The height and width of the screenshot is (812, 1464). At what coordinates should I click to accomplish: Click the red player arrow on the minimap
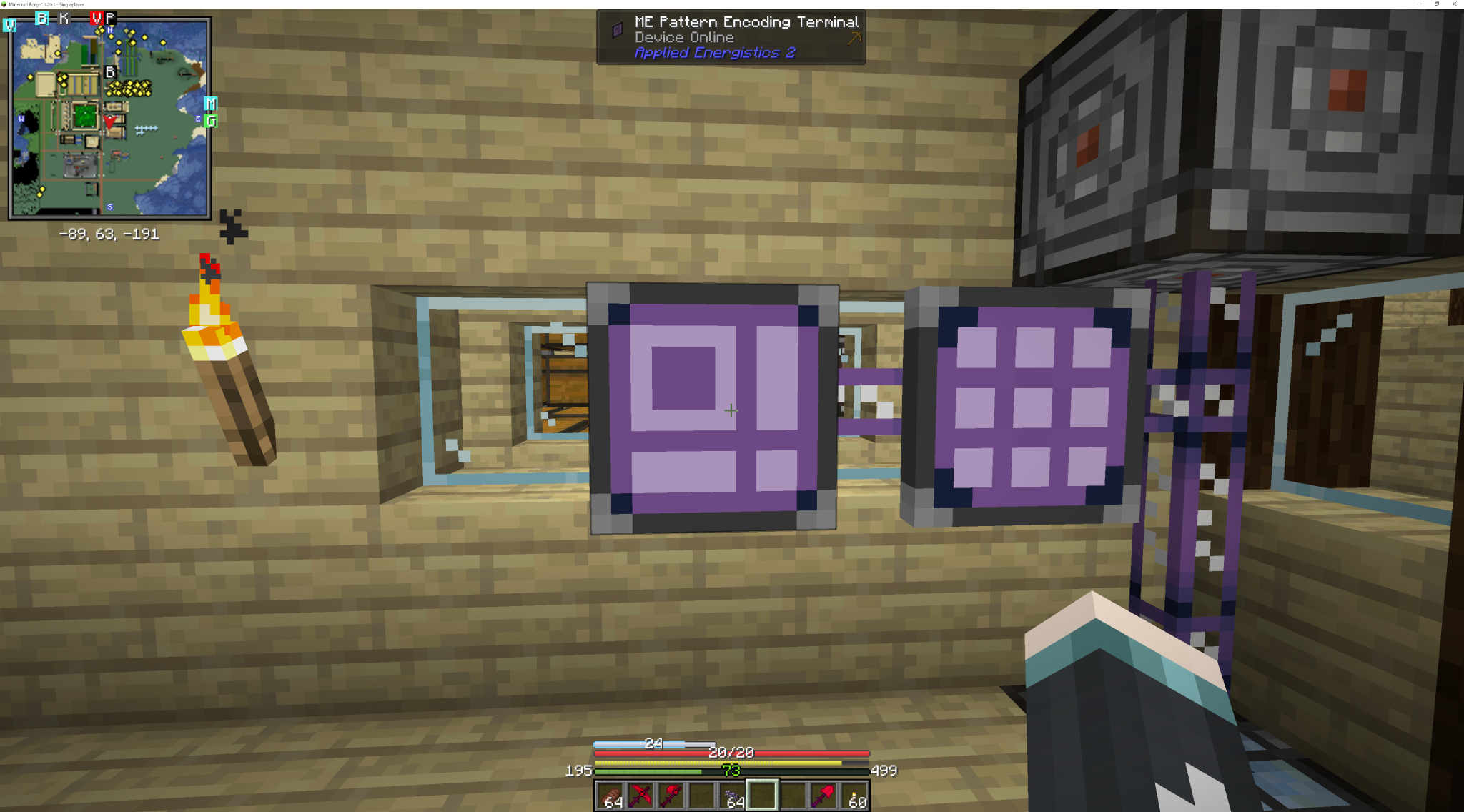tap(110, 122)
